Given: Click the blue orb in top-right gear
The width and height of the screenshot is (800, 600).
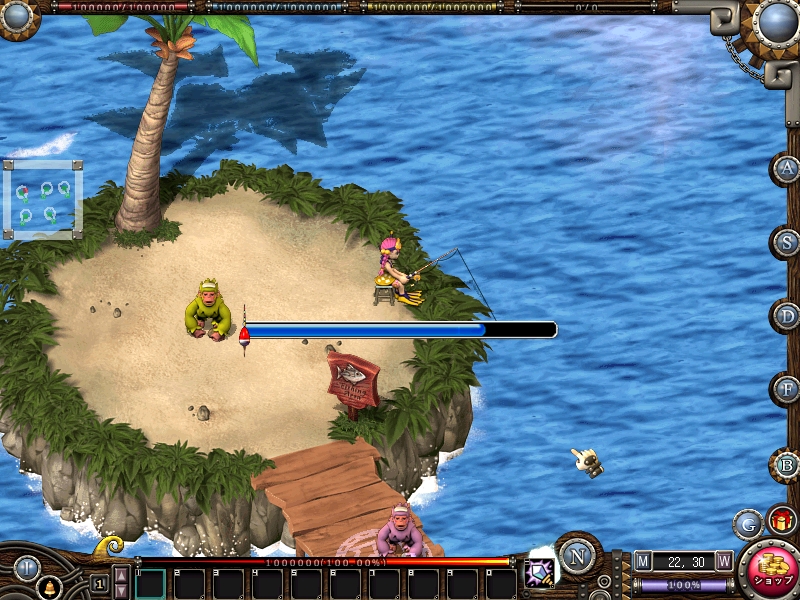Looking at the screenshot, I should pos(776,22).
